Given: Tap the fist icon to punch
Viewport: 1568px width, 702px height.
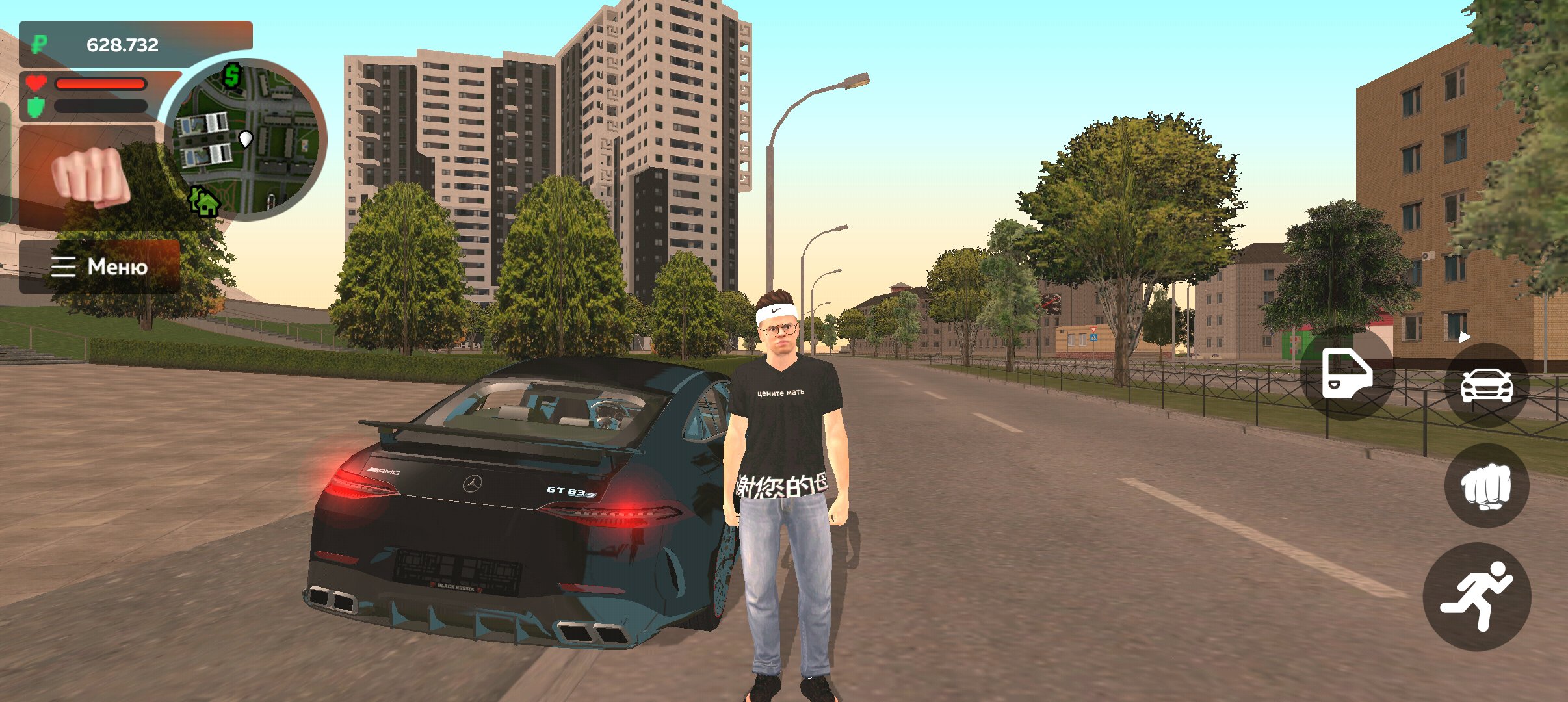Looking at the screenshot, I should click(1485, 487).
